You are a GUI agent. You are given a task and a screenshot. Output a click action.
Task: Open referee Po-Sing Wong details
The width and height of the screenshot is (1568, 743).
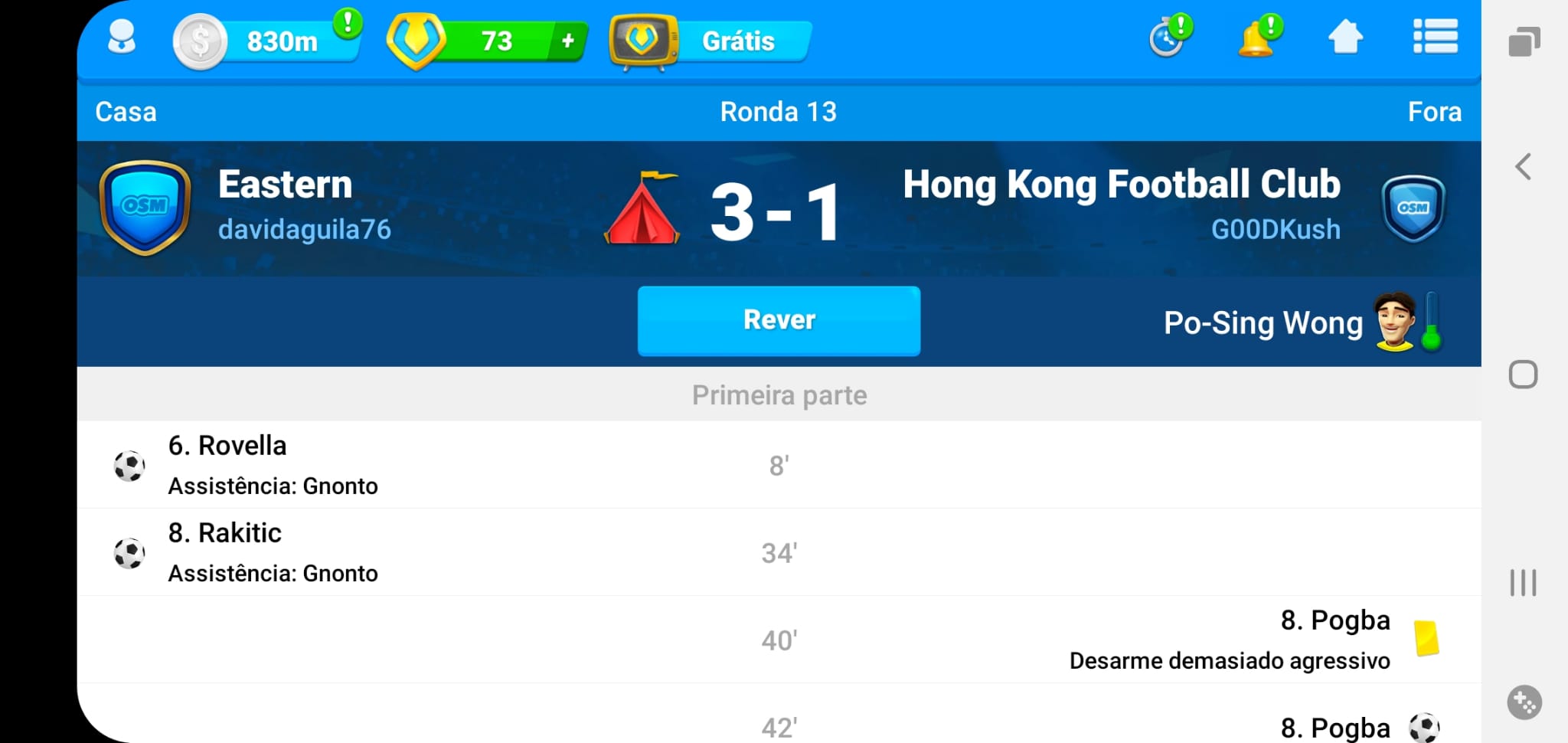point(1263,322)
